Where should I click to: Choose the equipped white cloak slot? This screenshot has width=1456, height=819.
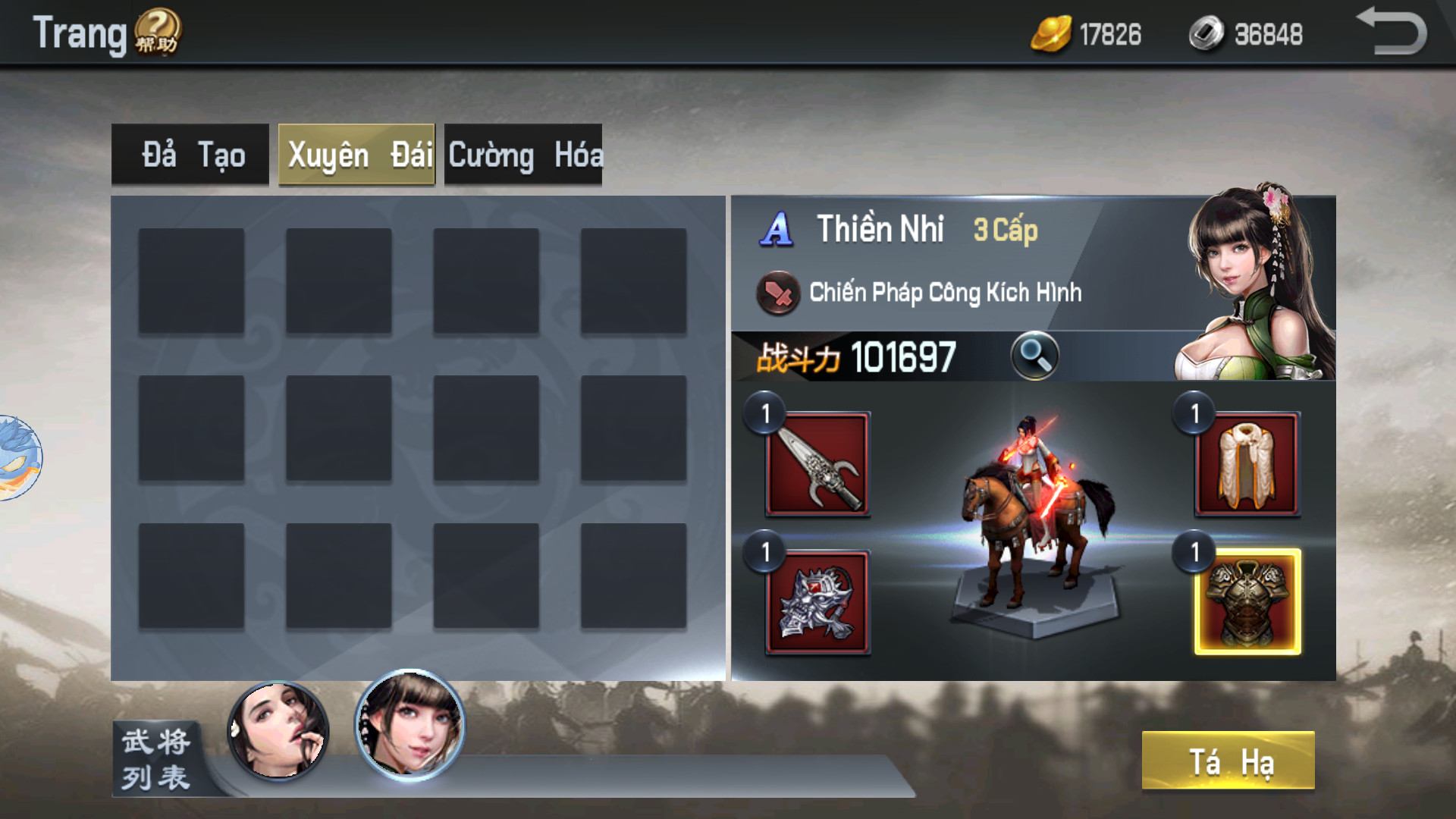tap(1247, 464)
